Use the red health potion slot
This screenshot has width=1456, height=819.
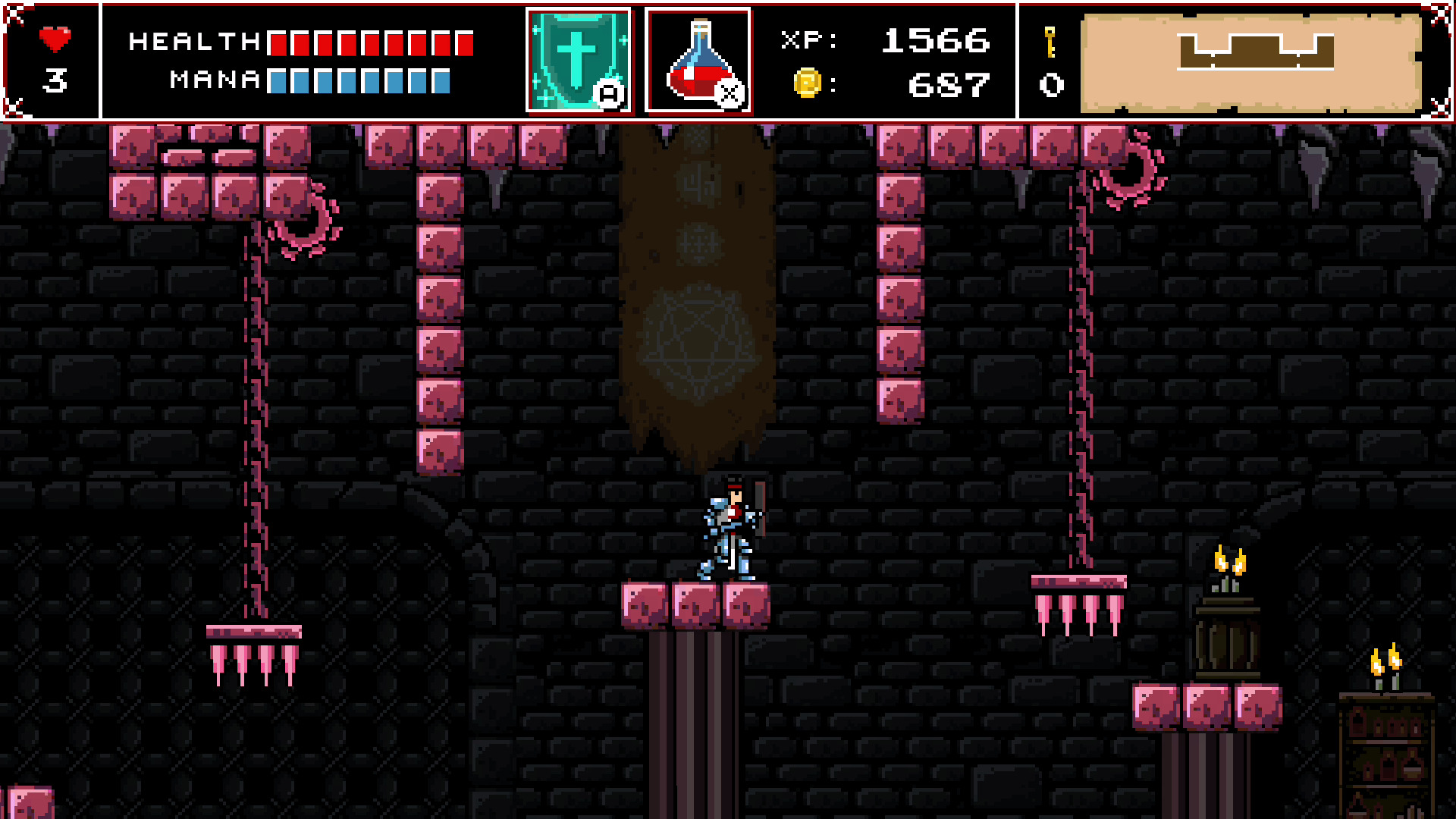(x=698, y=61)
